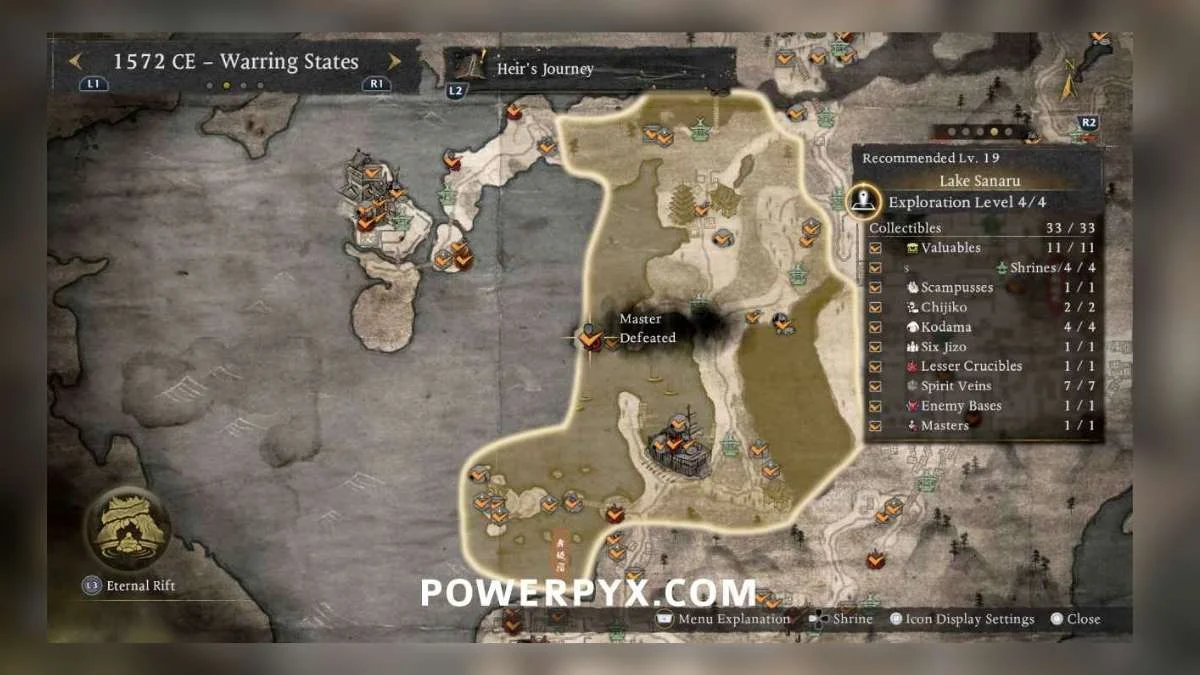This screenshot has width=1200, height=675.
Task: Toggle the Lesser Crucibles filter checkbox
Action: coord(876,366)
